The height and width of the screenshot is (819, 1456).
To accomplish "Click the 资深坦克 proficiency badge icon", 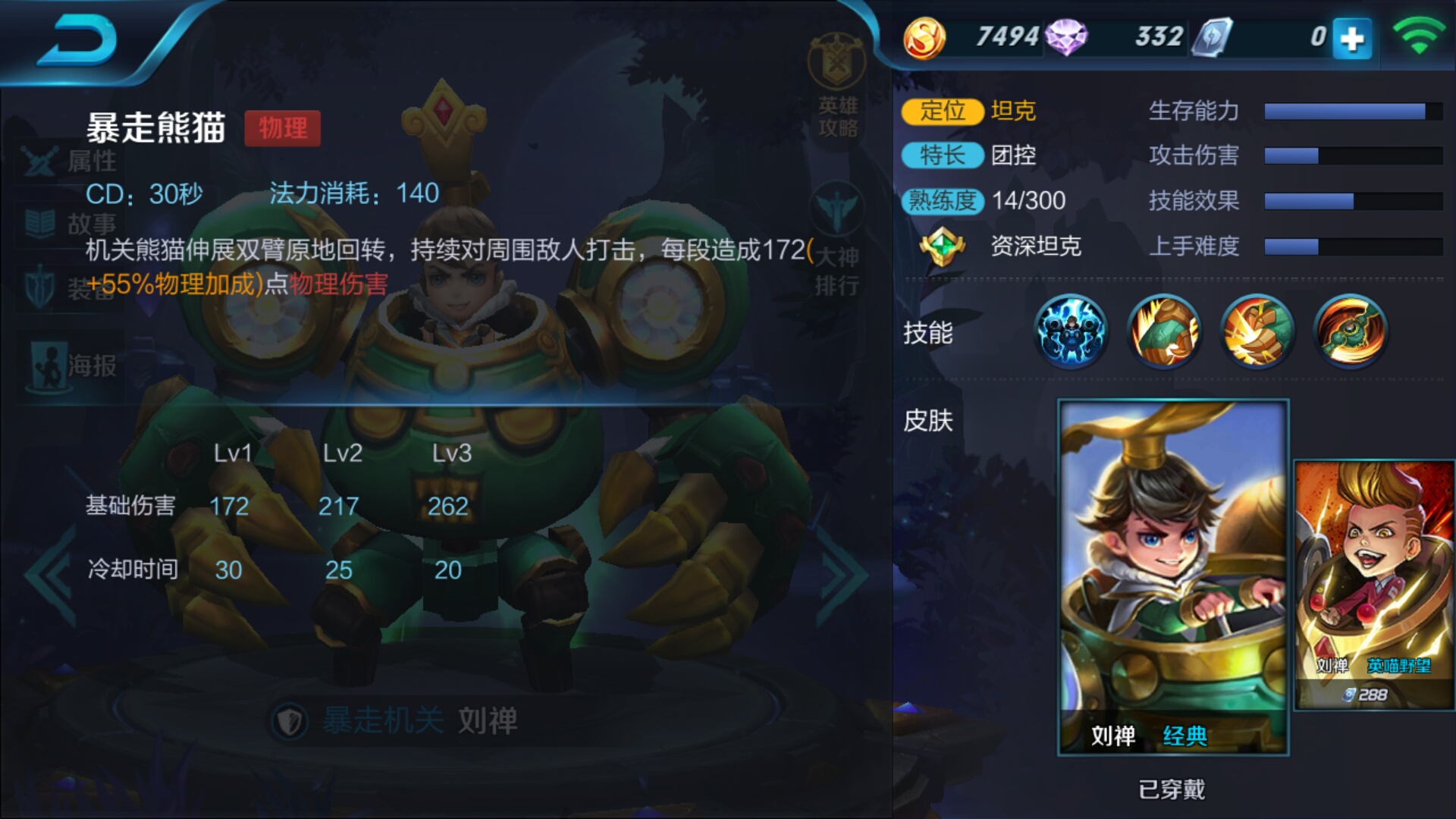I will click(x=943, y=246).
